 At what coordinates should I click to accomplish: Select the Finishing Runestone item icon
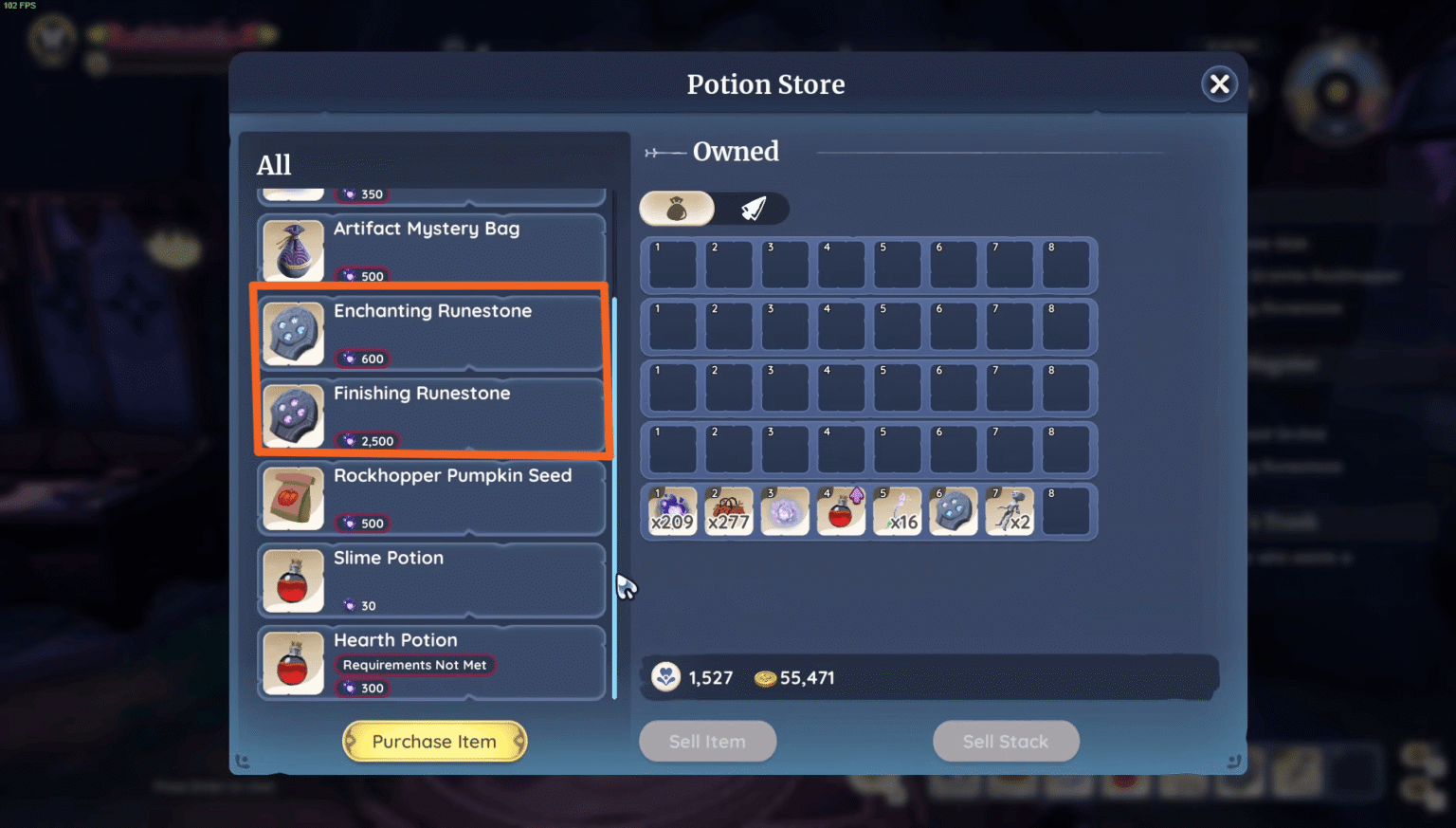[293, 415]
